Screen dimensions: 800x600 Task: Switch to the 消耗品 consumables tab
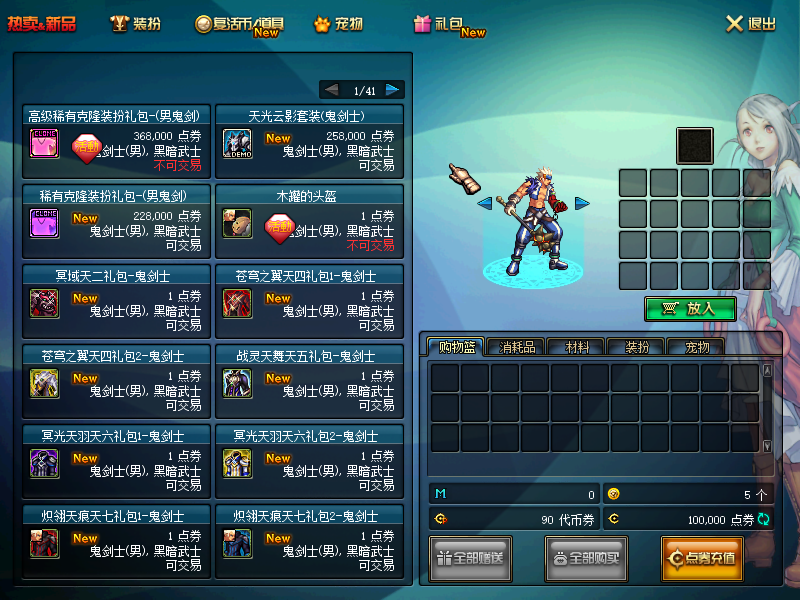(516, 347)
